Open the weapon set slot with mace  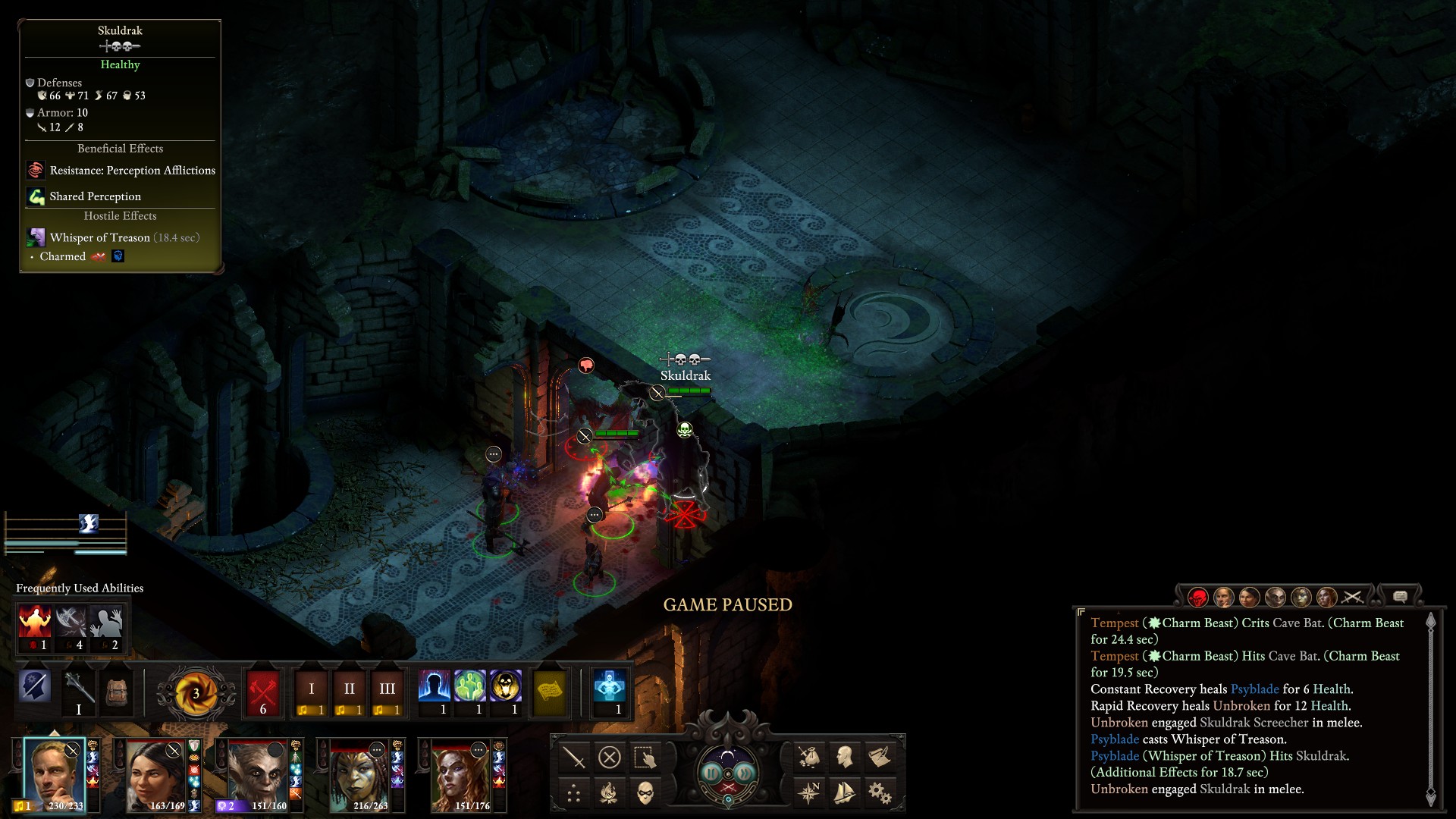click(x=78, y=689)
